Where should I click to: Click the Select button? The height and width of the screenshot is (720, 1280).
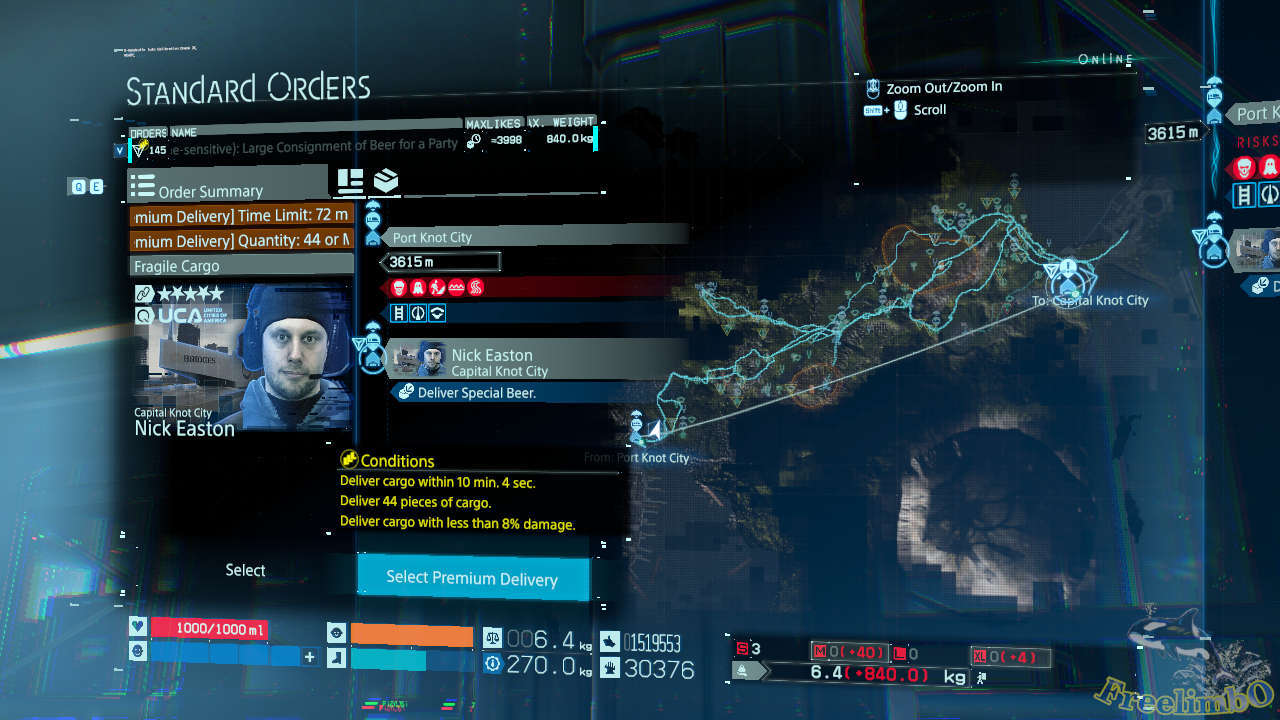pos(245,570)
